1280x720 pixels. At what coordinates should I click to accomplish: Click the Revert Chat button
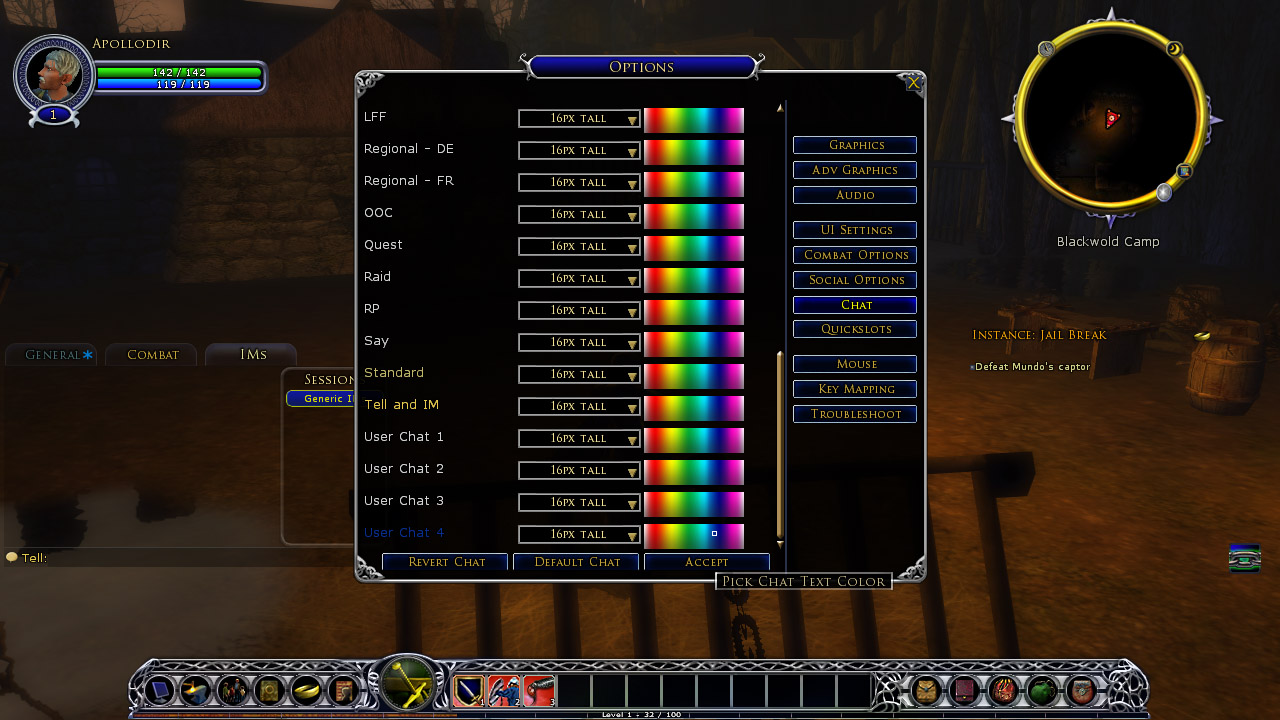(x=445, y=562)
